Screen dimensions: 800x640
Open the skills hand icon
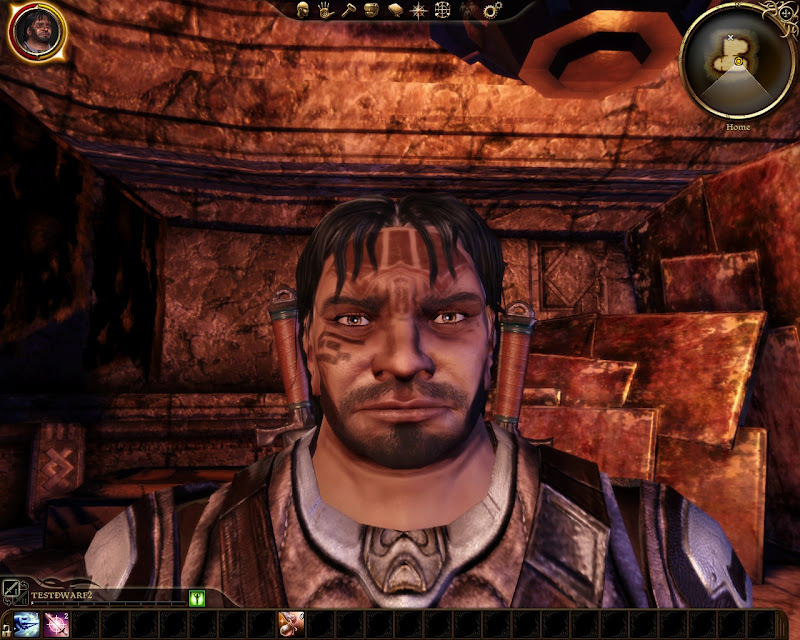(x=325, y=10)
